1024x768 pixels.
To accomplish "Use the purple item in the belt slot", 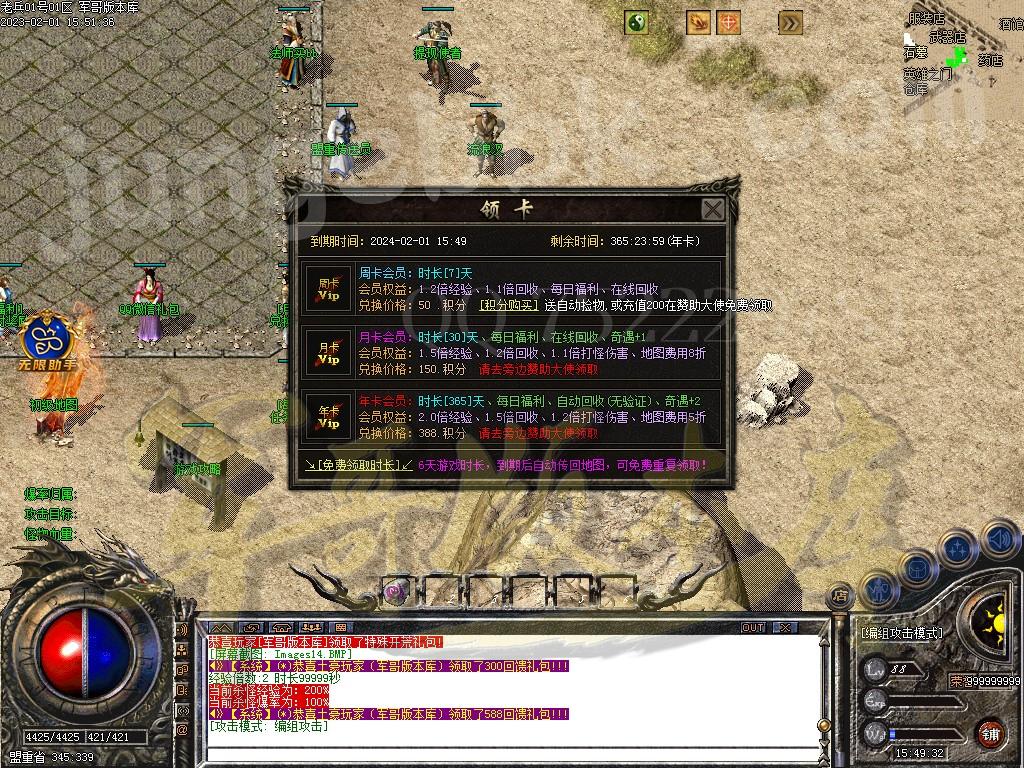I will [396, 591].
